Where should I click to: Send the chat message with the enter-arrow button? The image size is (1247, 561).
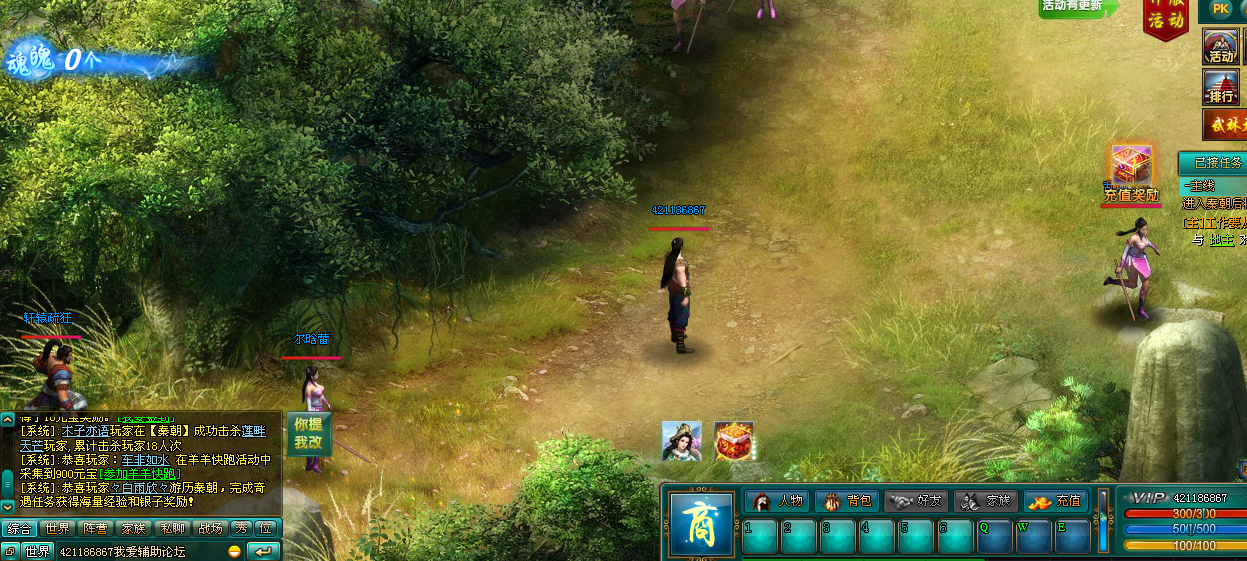point(263,551)
